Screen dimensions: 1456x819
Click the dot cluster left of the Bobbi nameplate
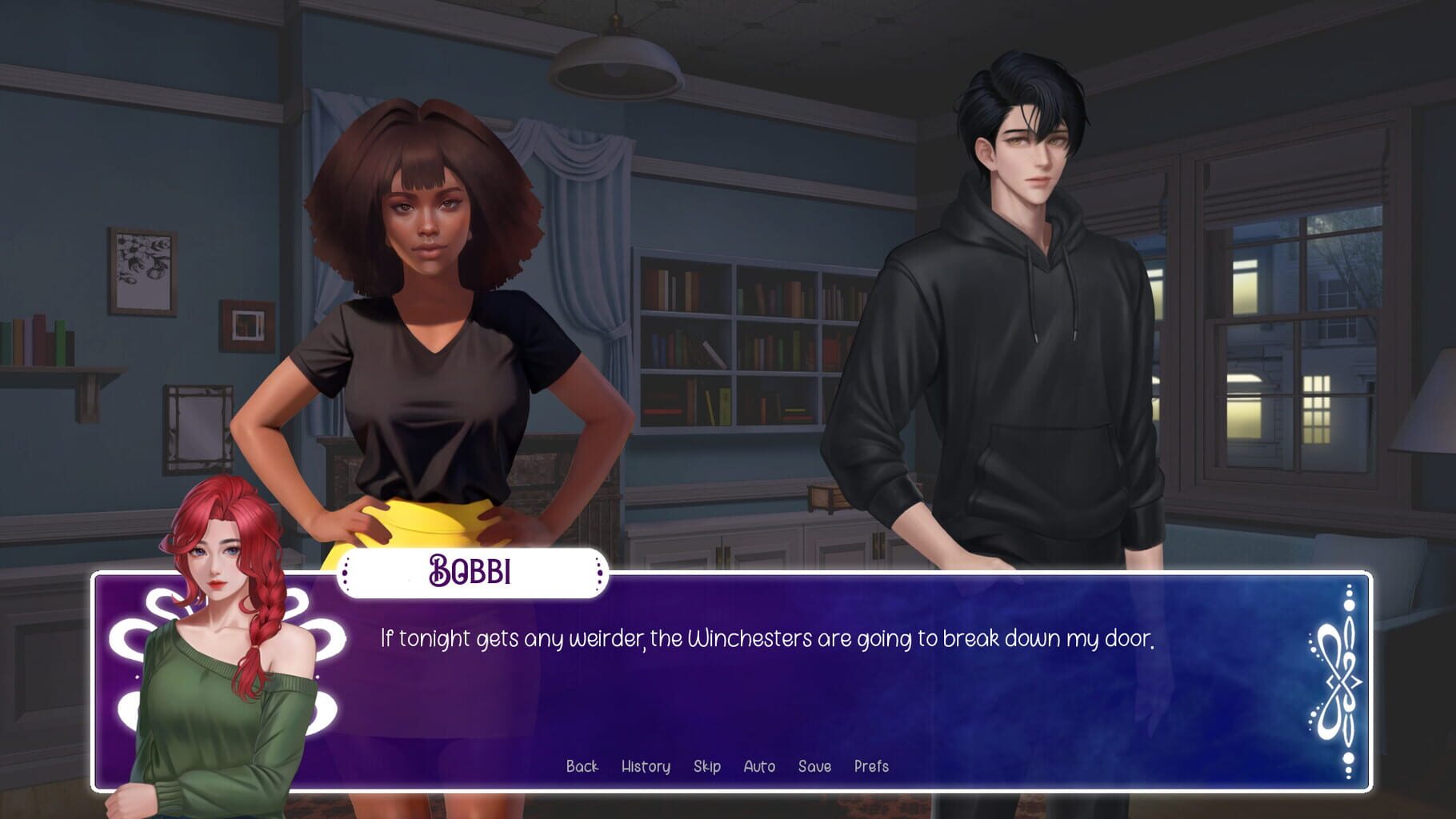(x=346, y=573)
